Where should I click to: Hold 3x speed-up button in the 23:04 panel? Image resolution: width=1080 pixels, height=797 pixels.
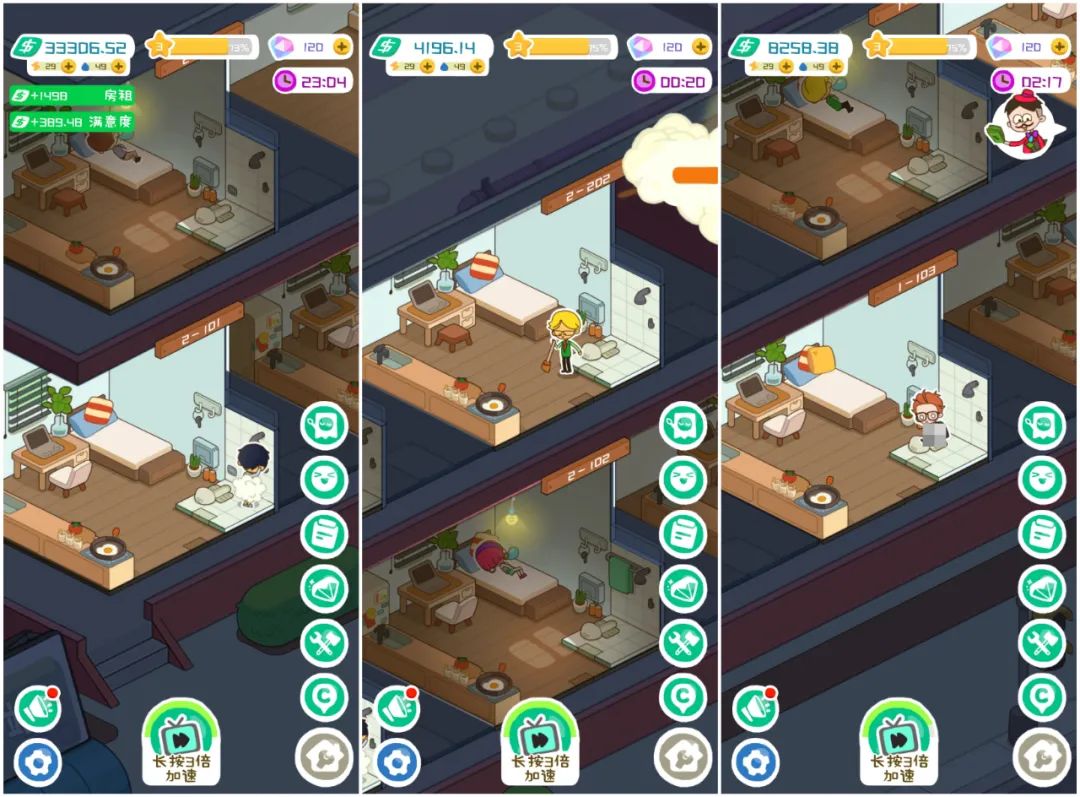[182, 742]
